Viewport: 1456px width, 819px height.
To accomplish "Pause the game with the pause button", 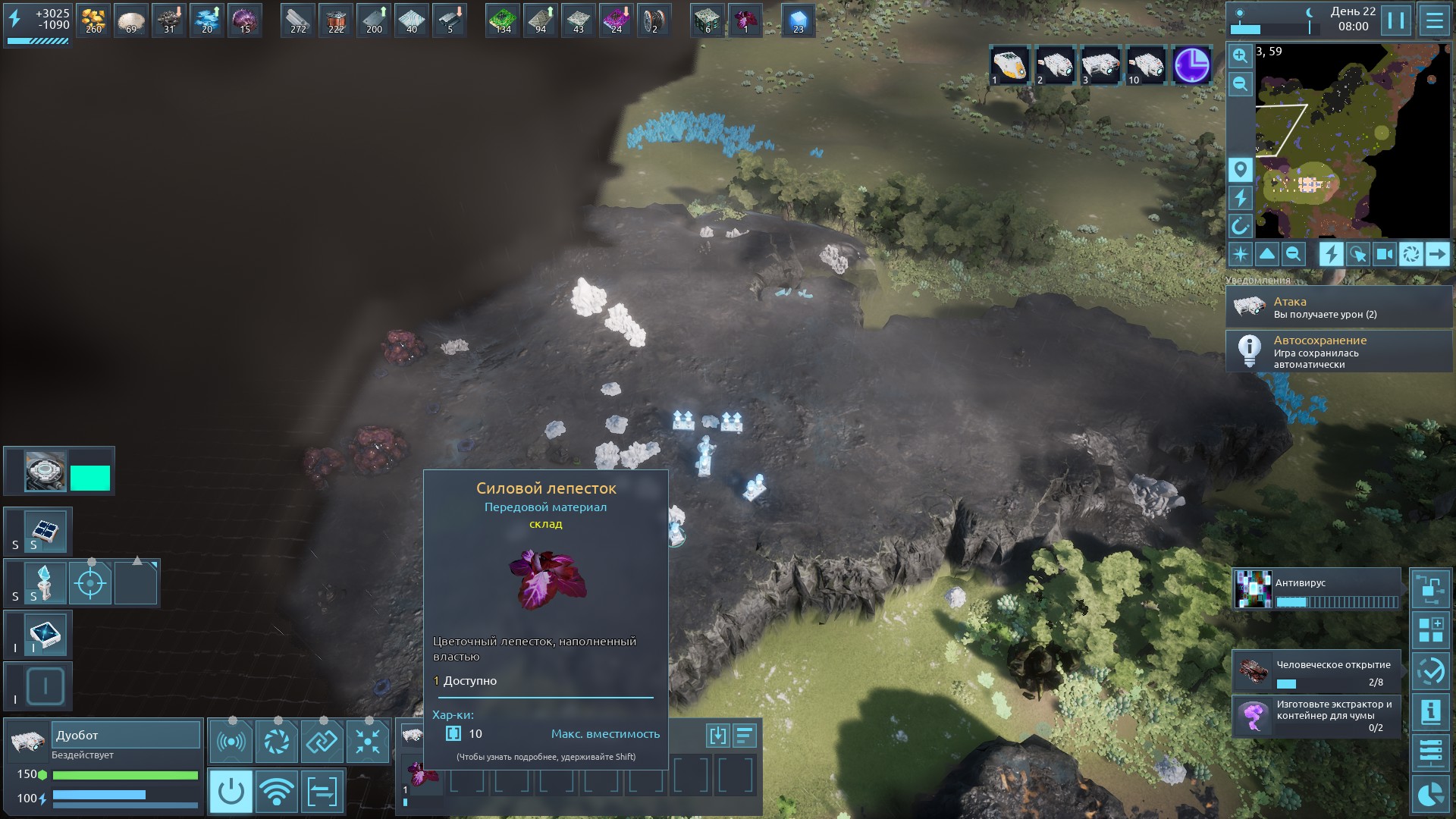I will click(1395, 20).
